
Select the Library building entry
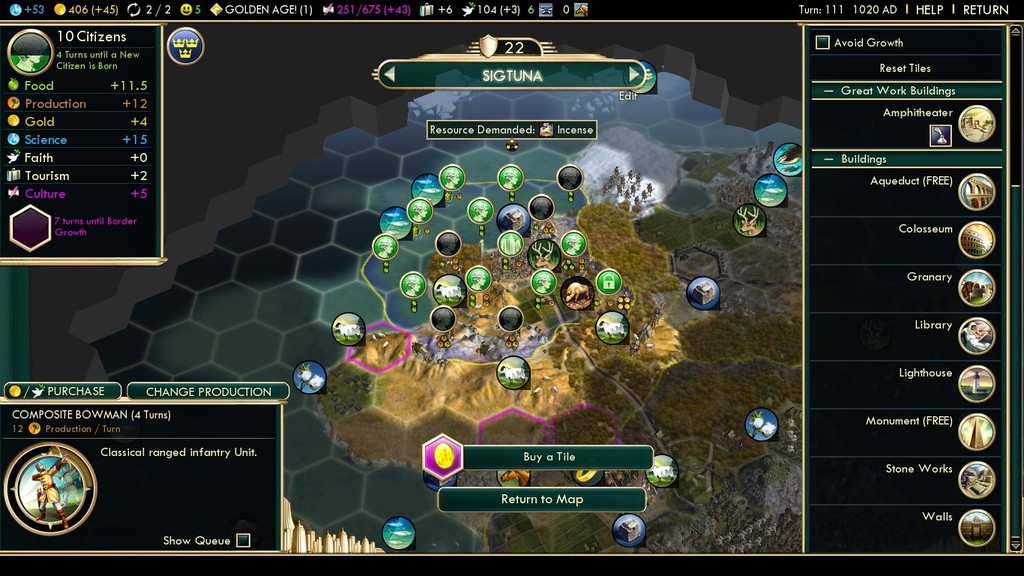pyautogui.click(x=976, y=336)
